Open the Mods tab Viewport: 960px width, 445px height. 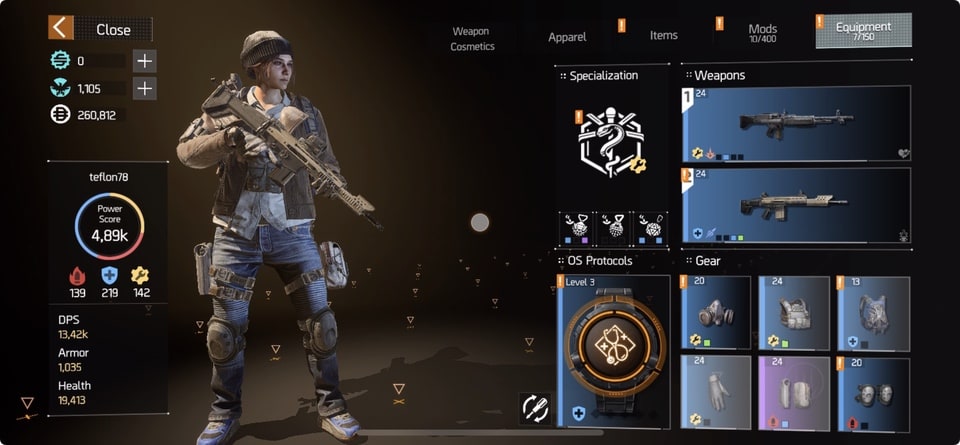(762, 32)
